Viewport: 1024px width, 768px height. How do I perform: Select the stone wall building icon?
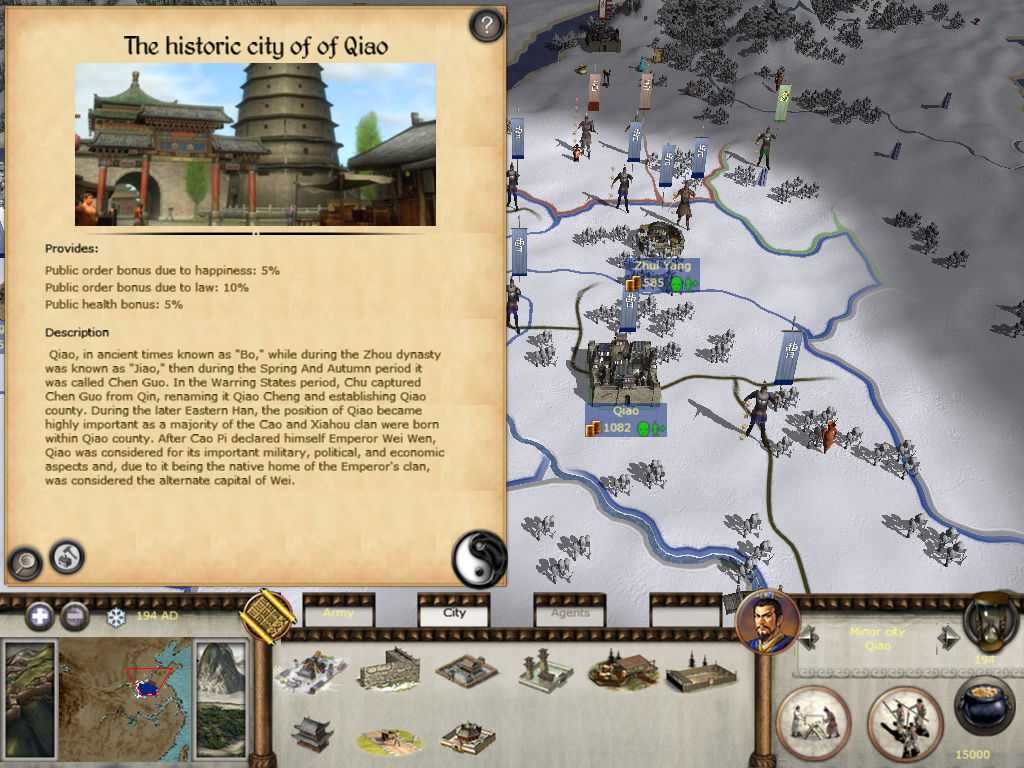tap(388, 670)
